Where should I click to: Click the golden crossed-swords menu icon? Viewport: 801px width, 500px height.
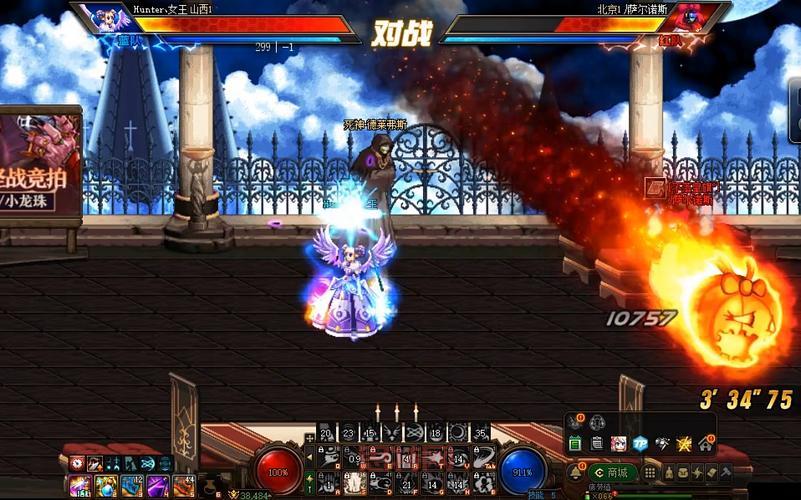click(x=684, y=443)
